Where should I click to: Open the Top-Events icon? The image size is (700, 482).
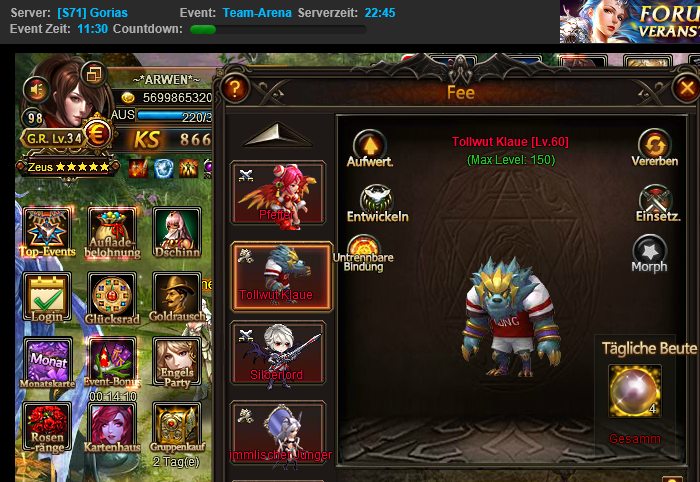47,232
